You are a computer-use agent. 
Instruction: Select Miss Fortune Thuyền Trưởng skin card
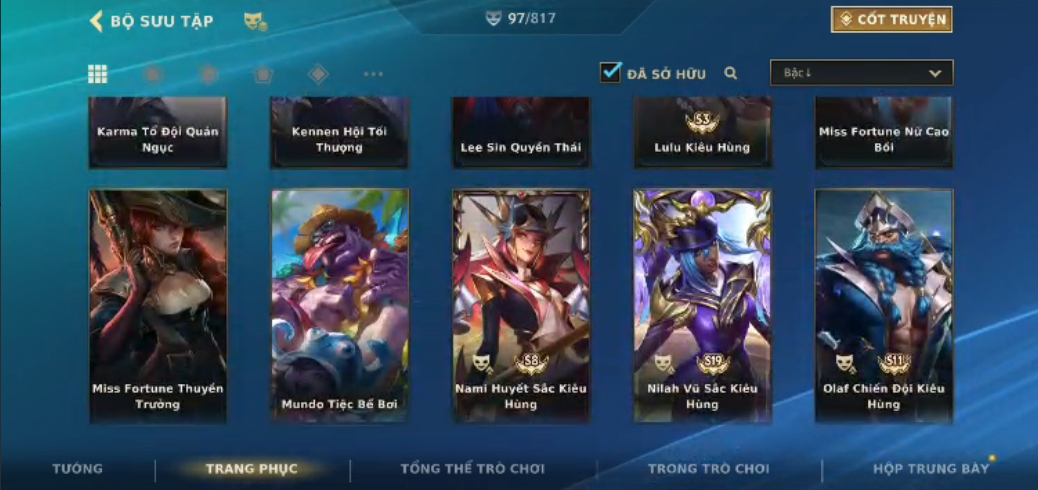click(158, 305)
